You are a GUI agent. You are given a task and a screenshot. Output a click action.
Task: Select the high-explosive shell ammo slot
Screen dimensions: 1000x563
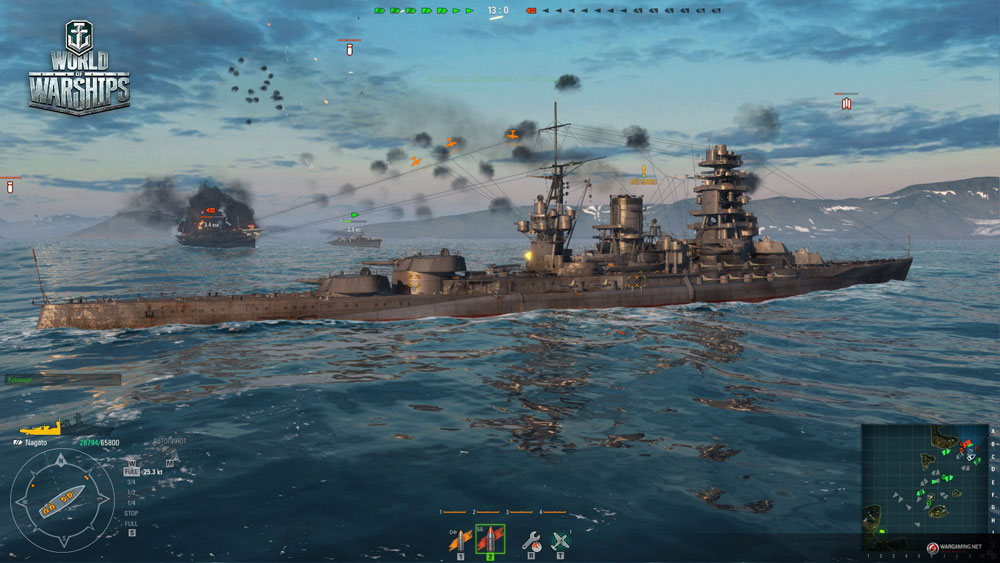[459, 541]
